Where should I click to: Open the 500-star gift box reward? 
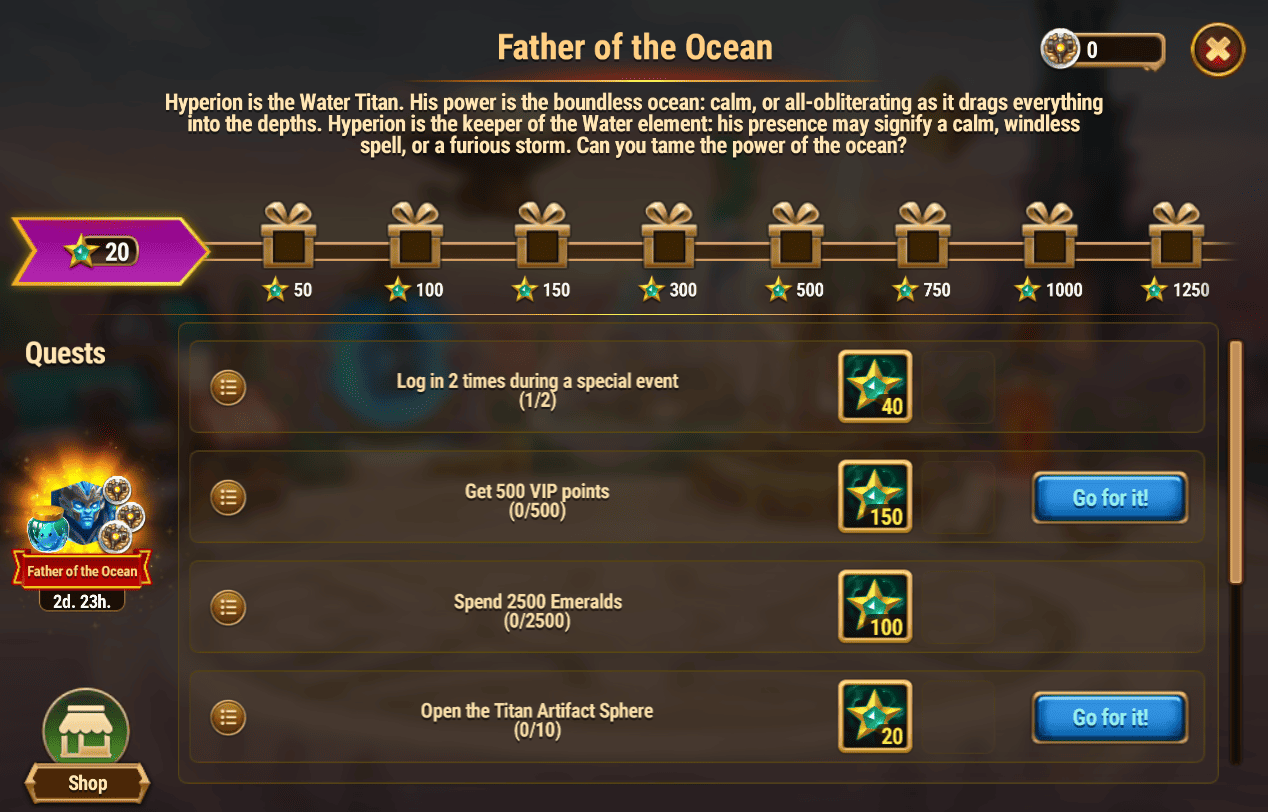(796, 236)
